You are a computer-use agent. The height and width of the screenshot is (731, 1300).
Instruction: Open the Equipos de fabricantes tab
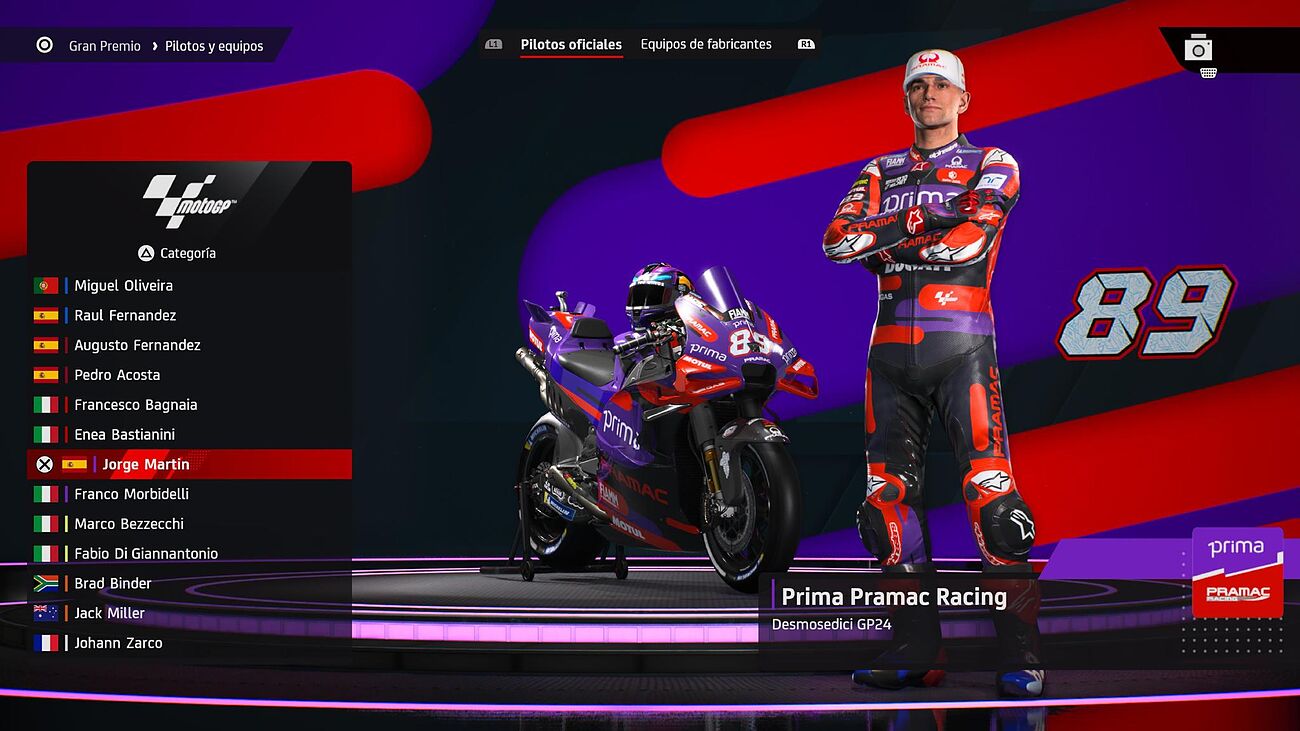[x=706, y=45]
